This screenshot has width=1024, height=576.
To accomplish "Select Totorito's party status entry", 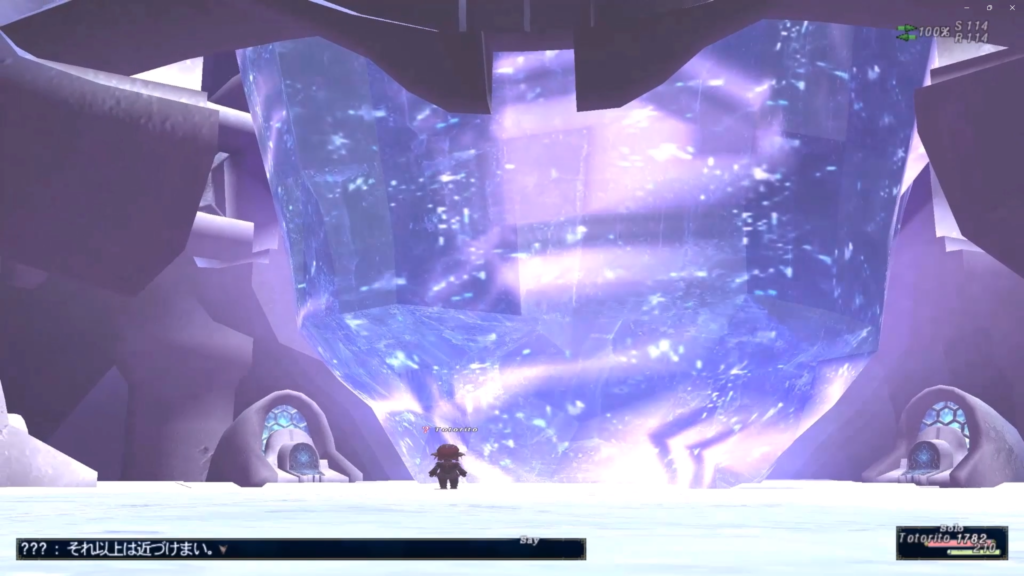I will click(950, 540).
